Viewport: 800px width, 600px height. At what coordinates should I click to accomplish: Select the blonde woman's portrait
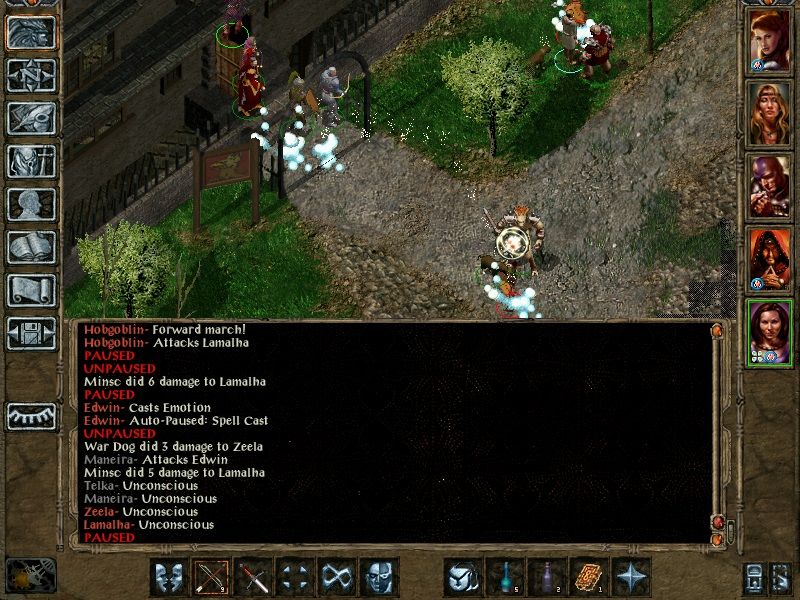[770, 115]
